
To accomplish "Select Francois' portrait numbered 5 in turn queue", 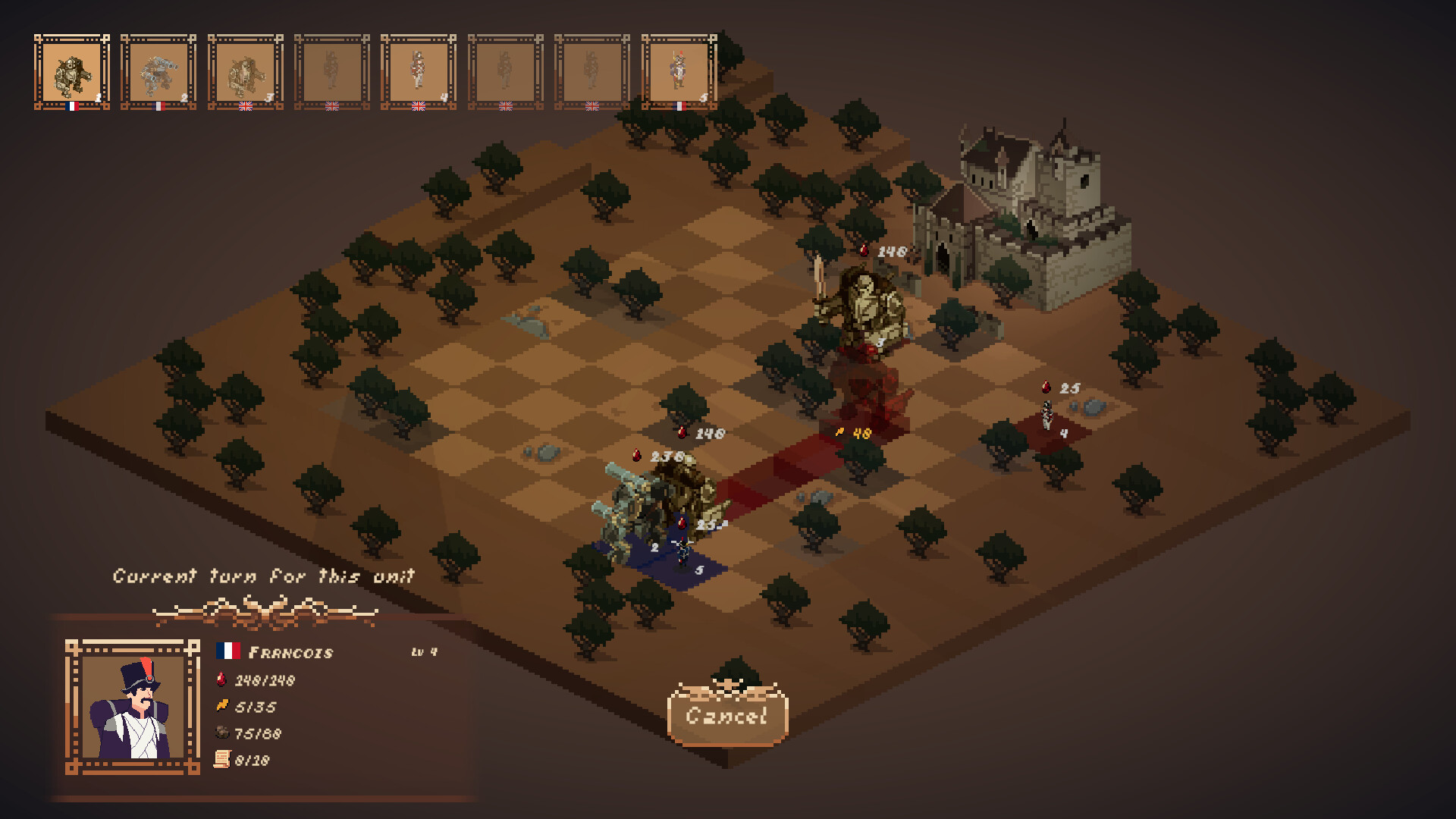I will pyautogui.click(x=679, y=71).
